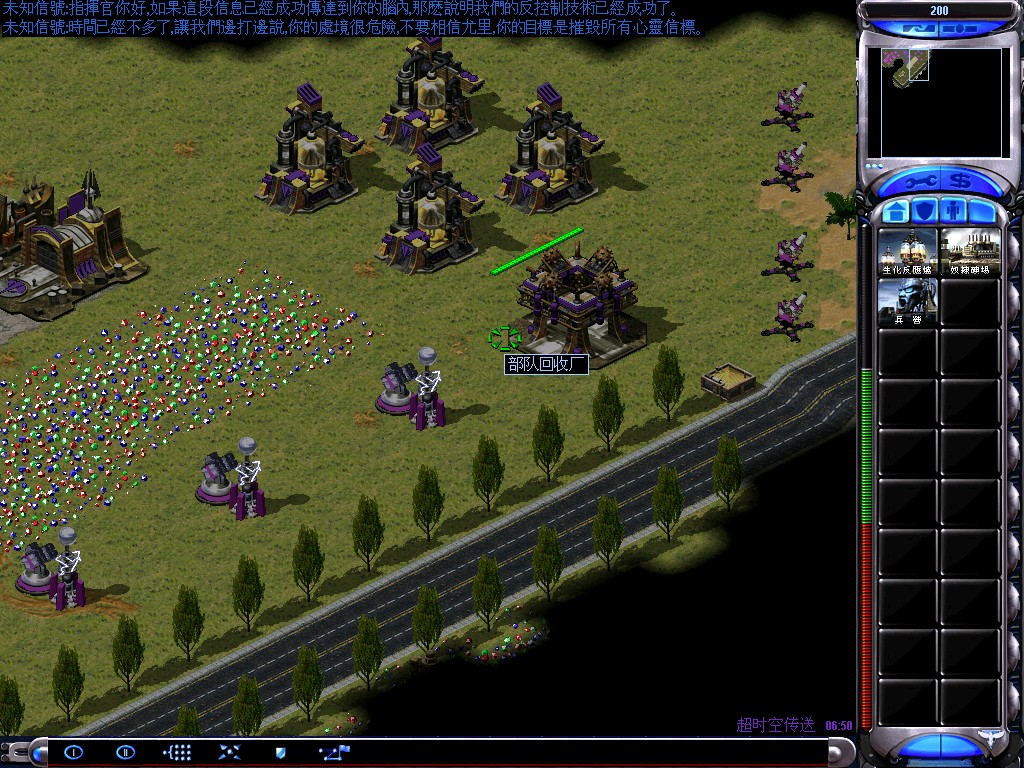The width and height of the screenshot is (1024, 768).
Task: Build the 兵營 barracks
Action: [x=908, y=302]
